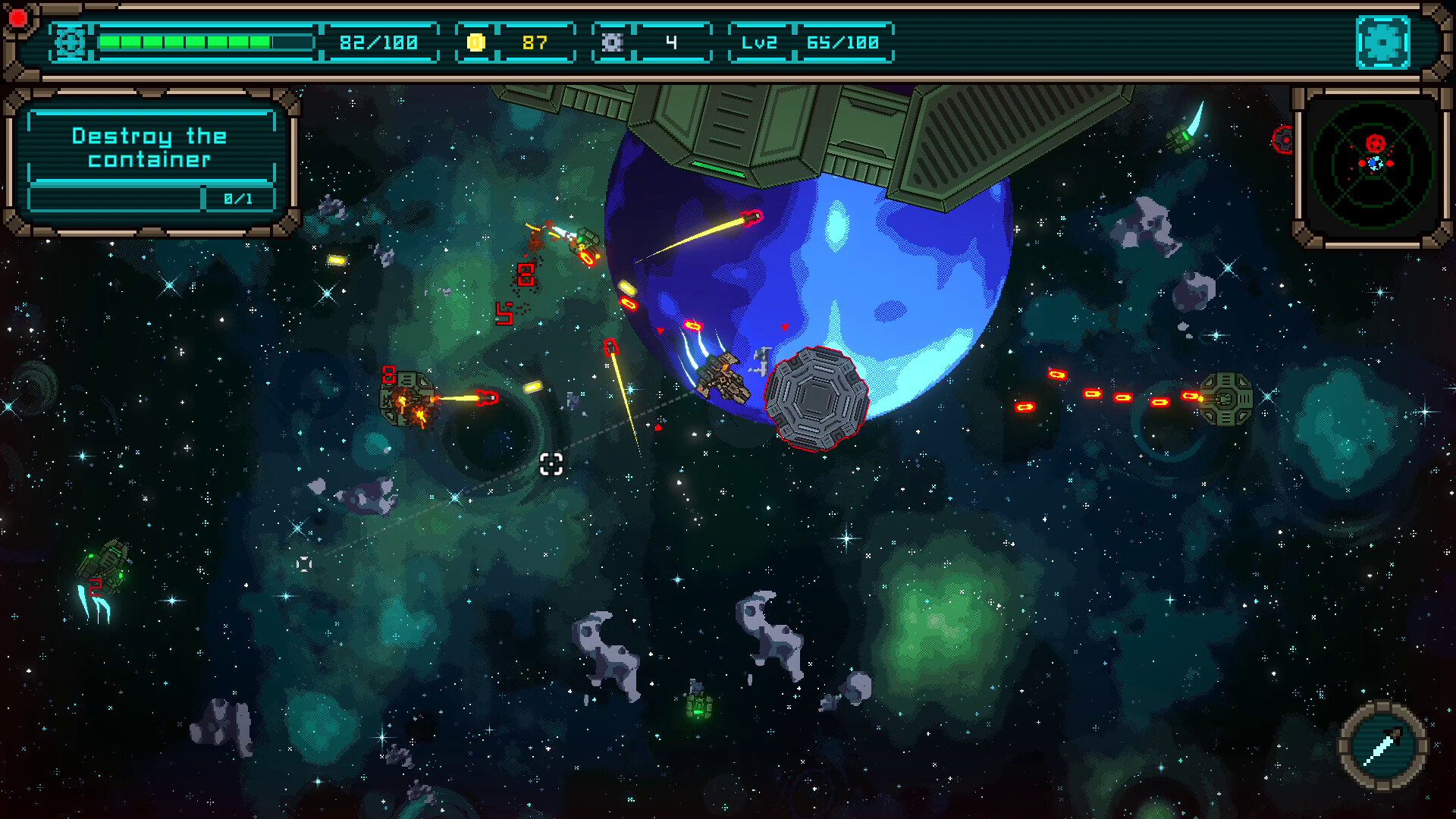
Task: Target the gray octagonal container near the planet
Action: pyautogui.click(x=817, y=398)
